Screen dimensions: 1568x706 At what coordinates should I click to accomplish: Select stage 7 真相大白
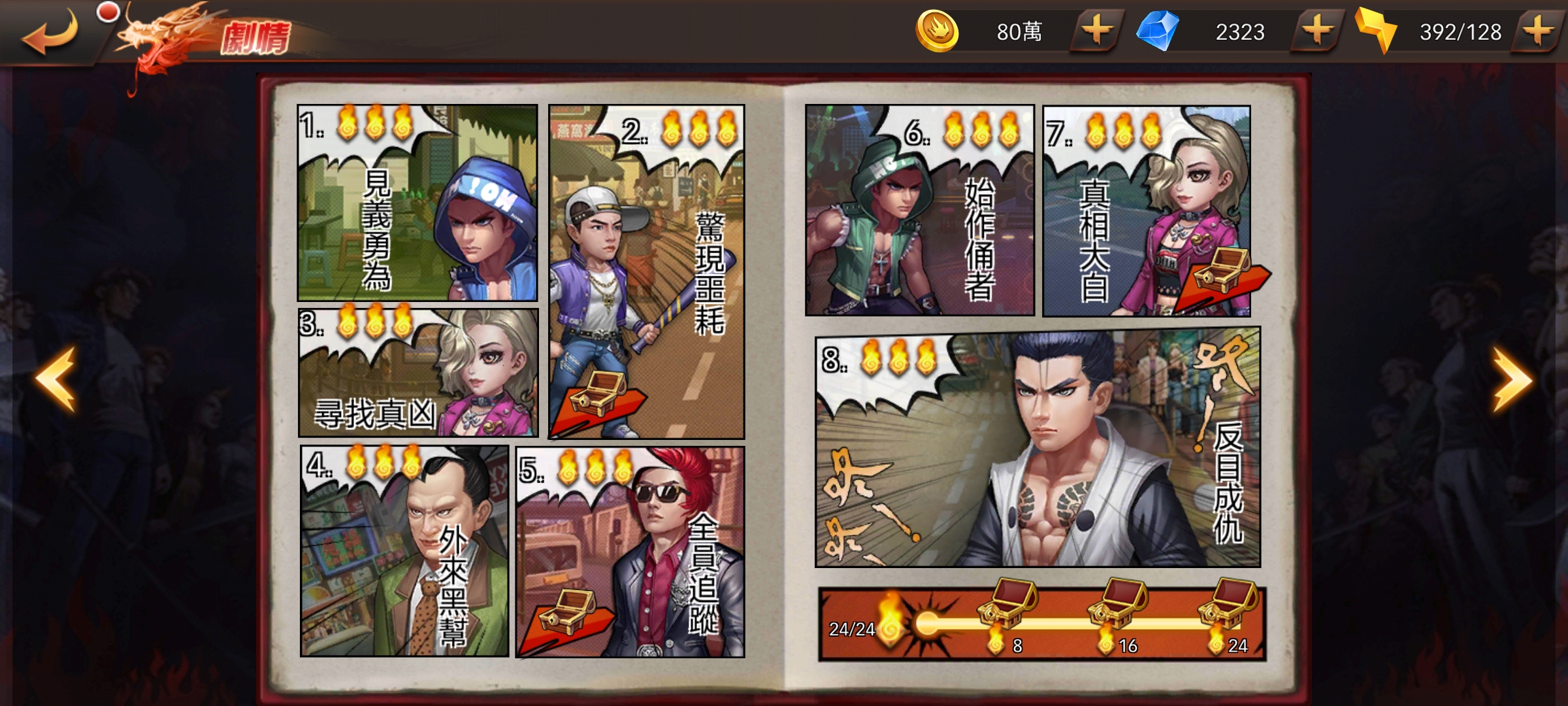tap(1147, 210)
